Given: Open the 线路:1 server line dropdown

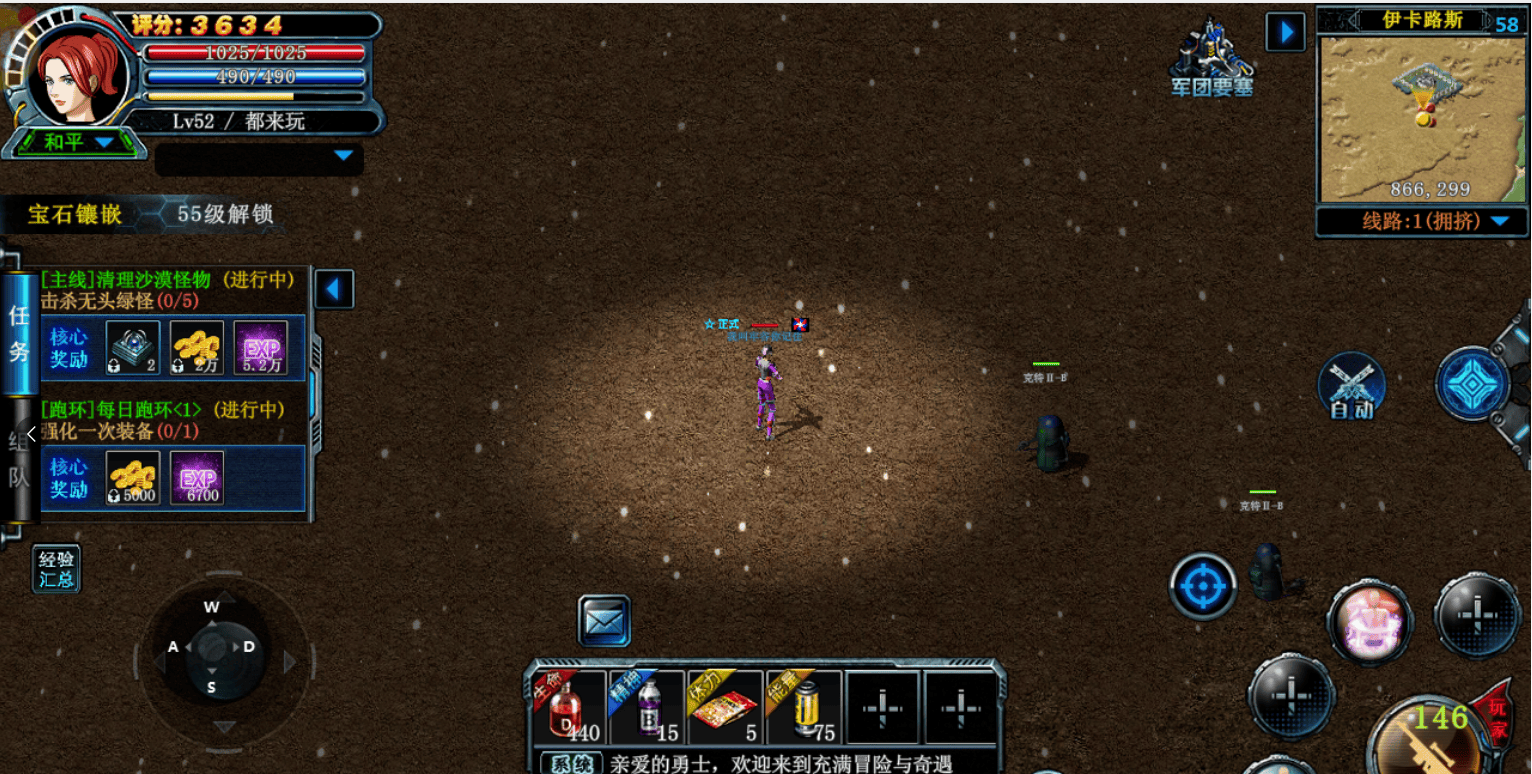Looking at the screenshot, I should tap(1421, 221).
